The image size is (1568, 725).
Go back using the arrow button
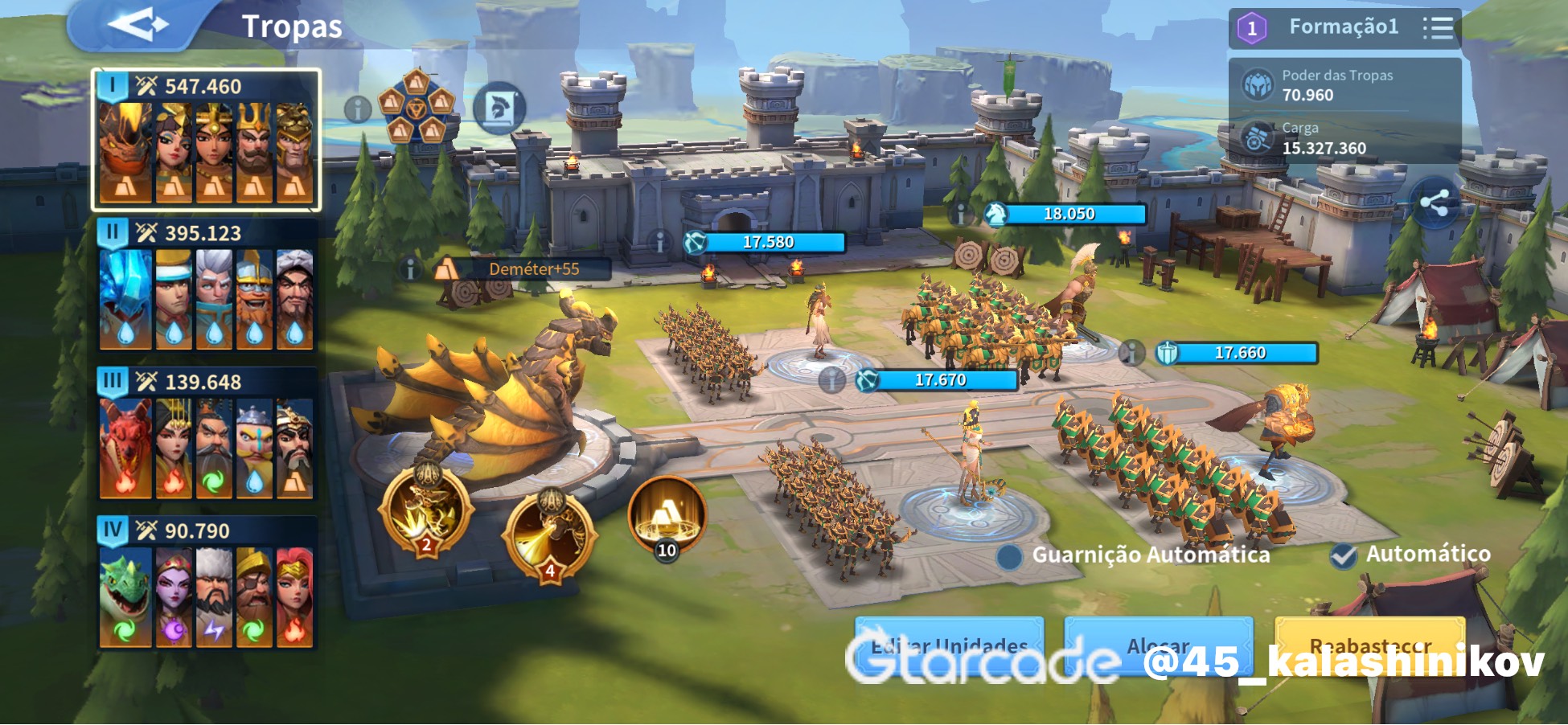tap(137, 26)
